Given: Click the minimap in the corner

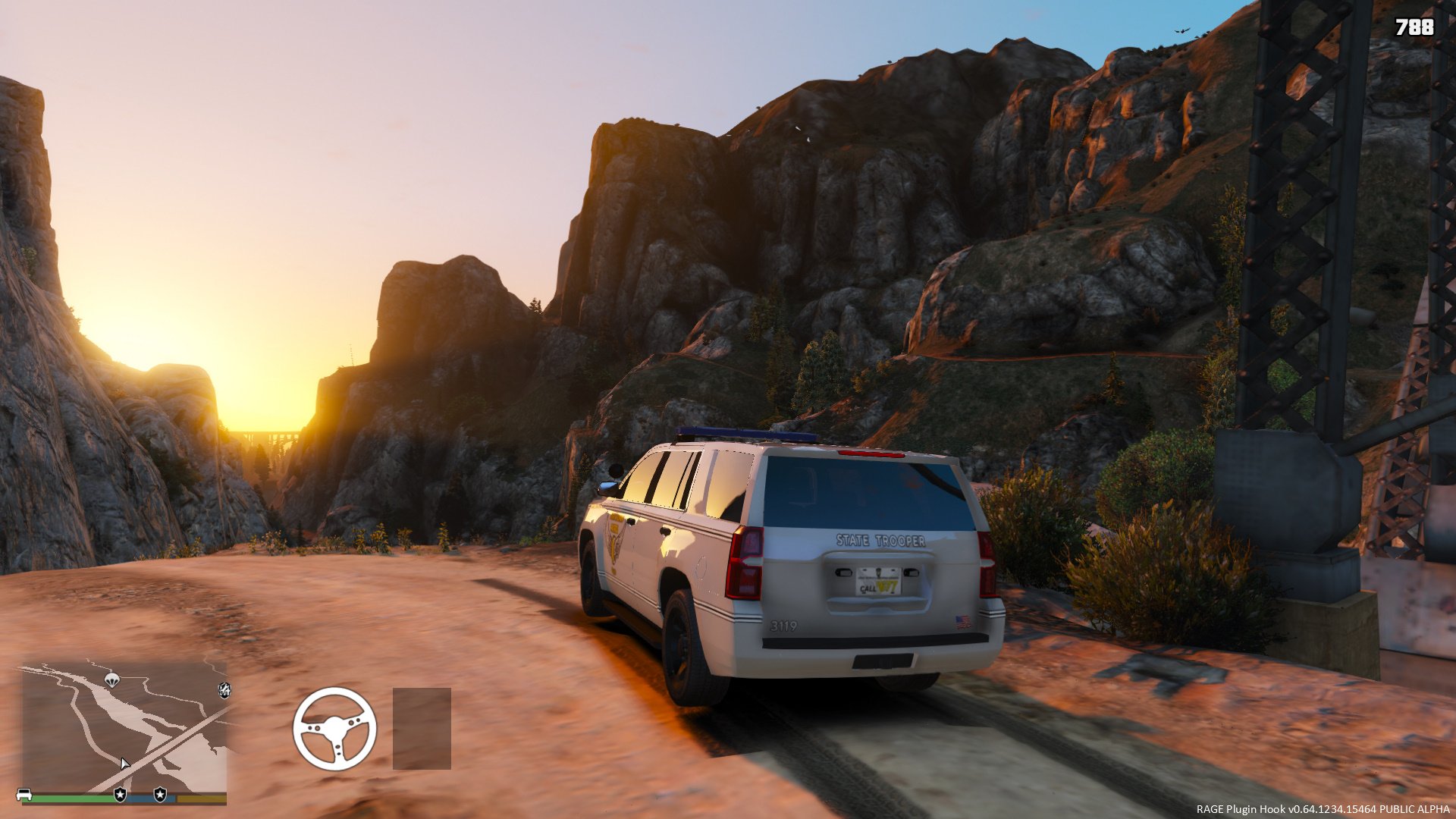Looking at the screenshot, I should point(124,726).
